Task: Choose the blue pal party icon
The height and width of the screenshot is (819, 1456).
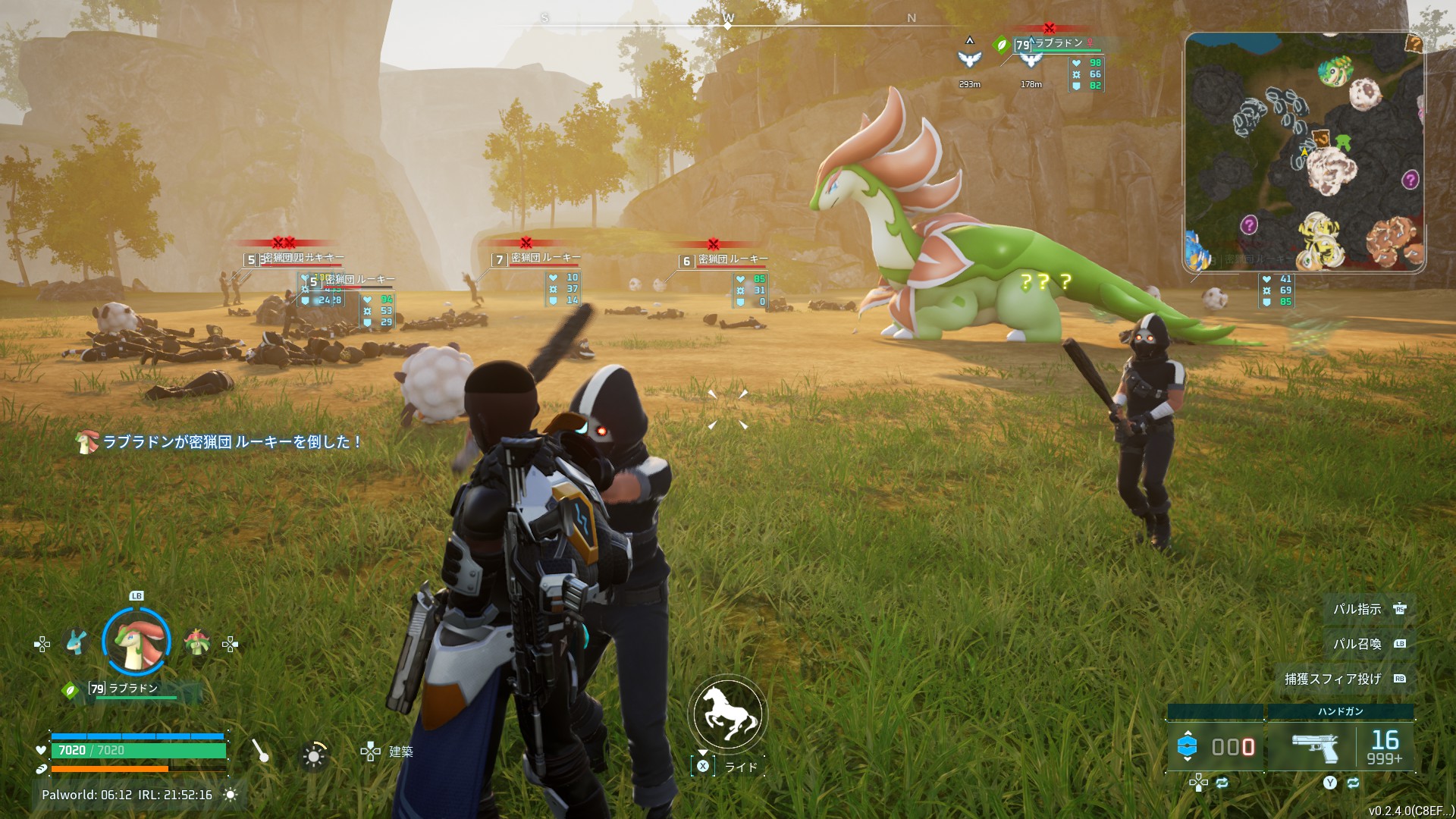Action: pyautogui.click(x=76, y=643)
